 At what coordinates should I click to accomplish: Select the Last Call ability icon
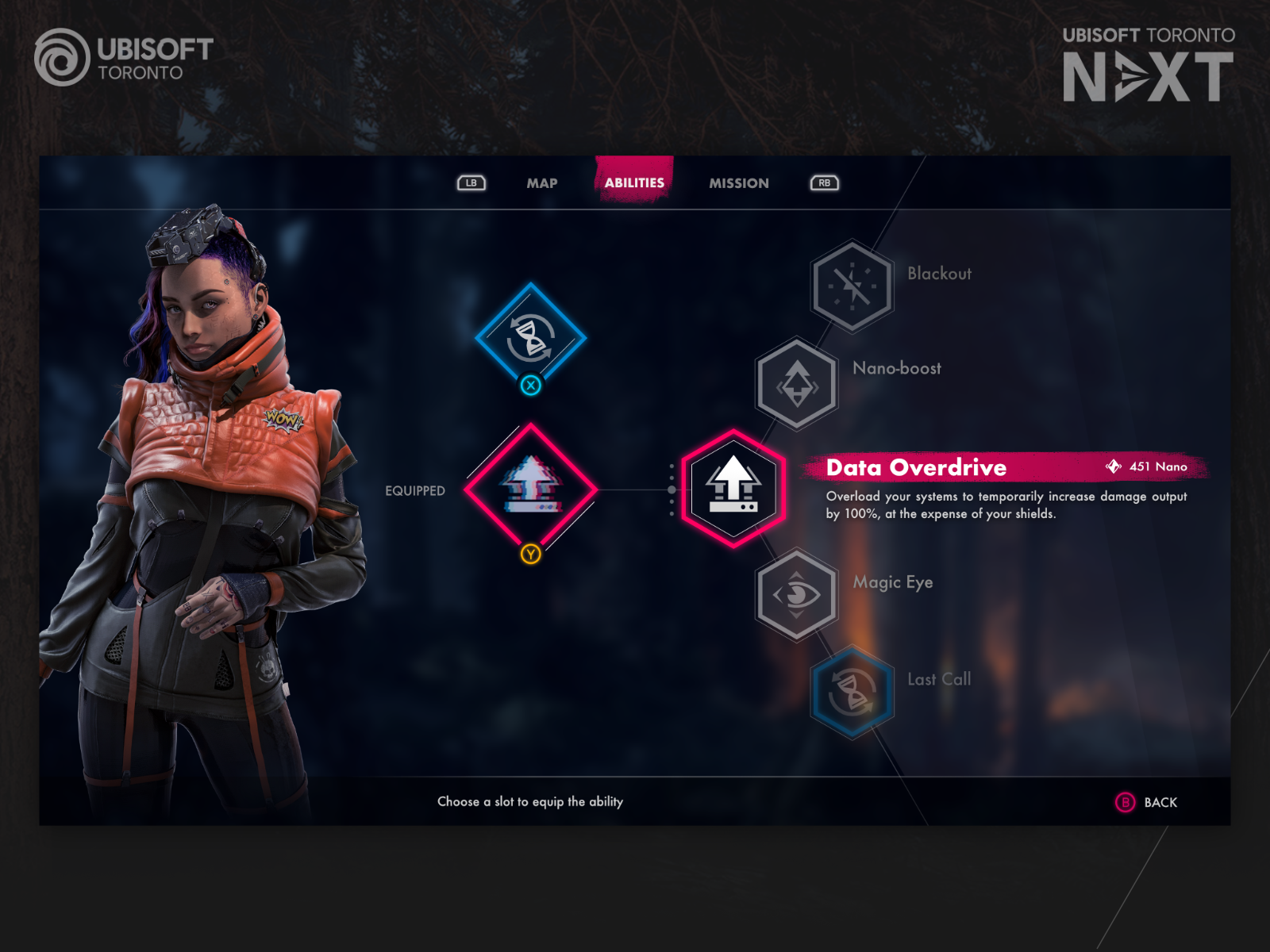pyautogui.click(x=853, y=690)
